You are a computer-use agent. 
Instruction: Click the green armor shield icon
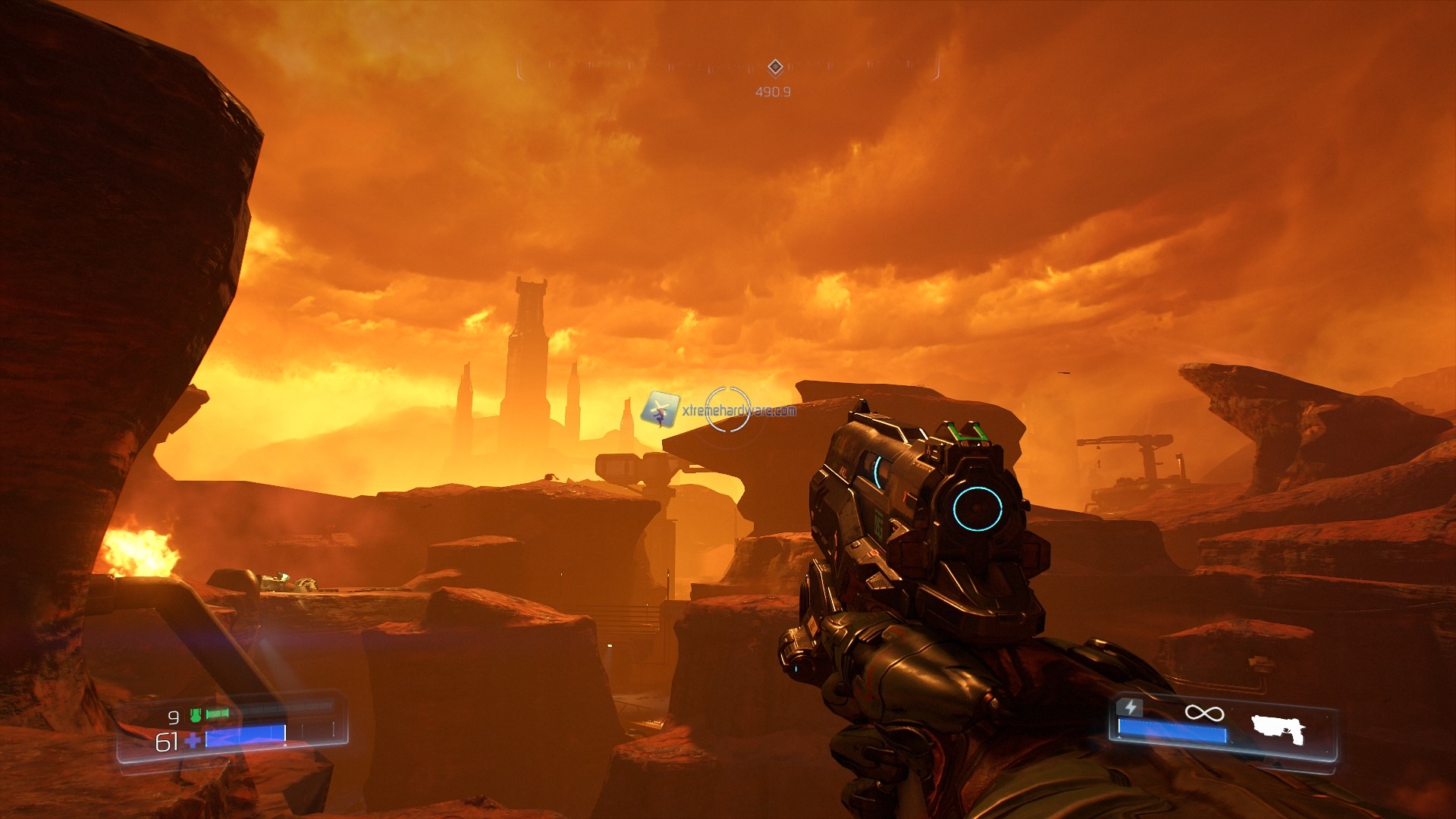pos(193,714)
